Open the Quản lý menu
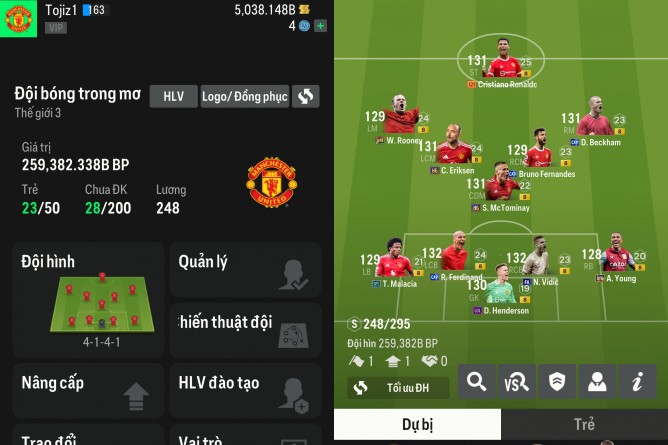Screen dimensions: 668x445 pos(245,269)
